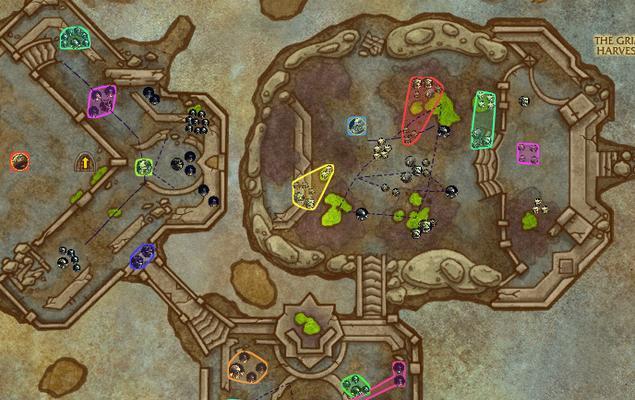Click the teal-outlined pull at the top-left corridor
Viewport: 635px width, 400px height.
point(74,38)
